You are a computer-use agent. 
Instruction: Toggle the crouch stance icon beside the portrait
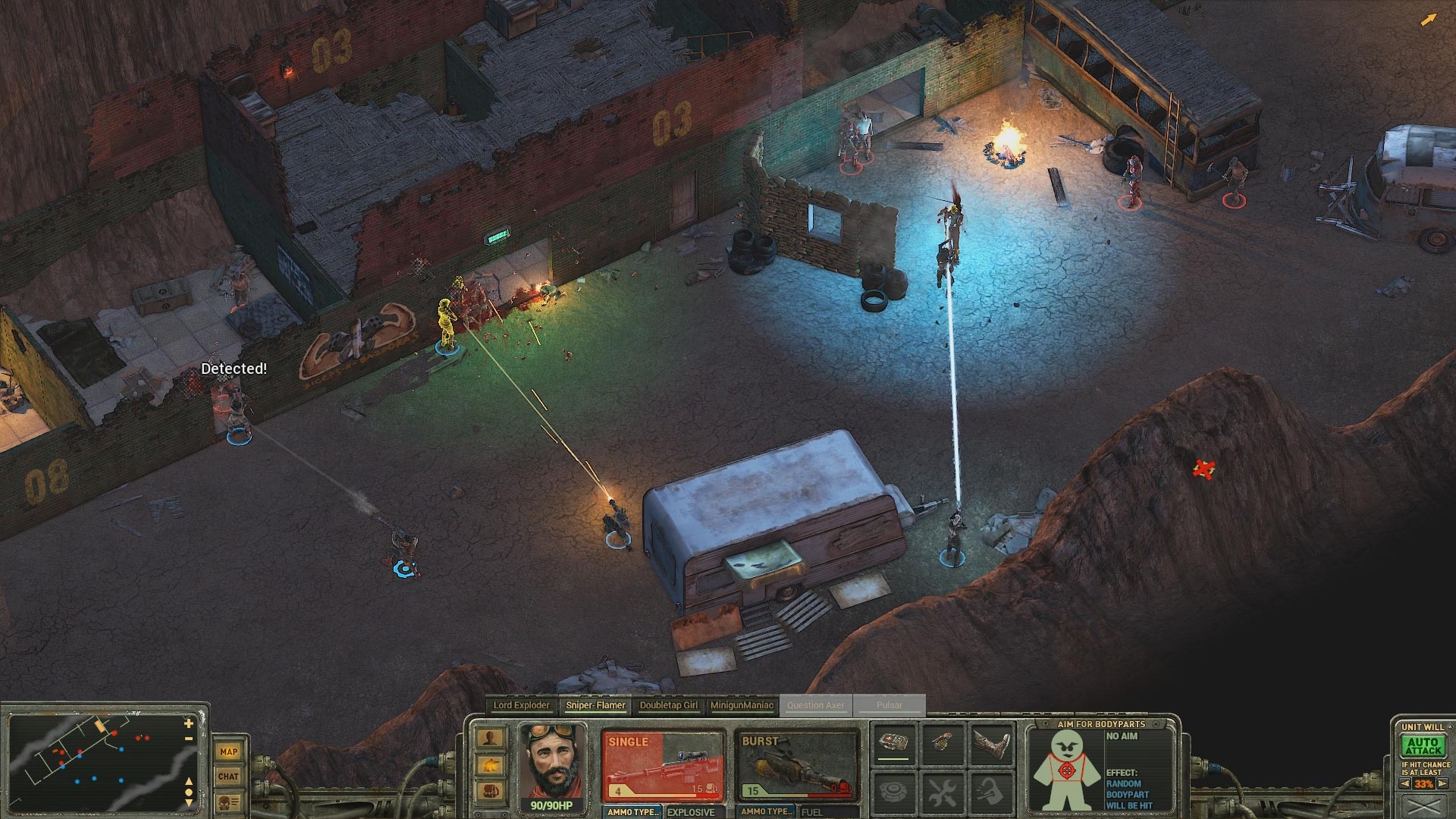pyautogui.click(x=489, y=765)
